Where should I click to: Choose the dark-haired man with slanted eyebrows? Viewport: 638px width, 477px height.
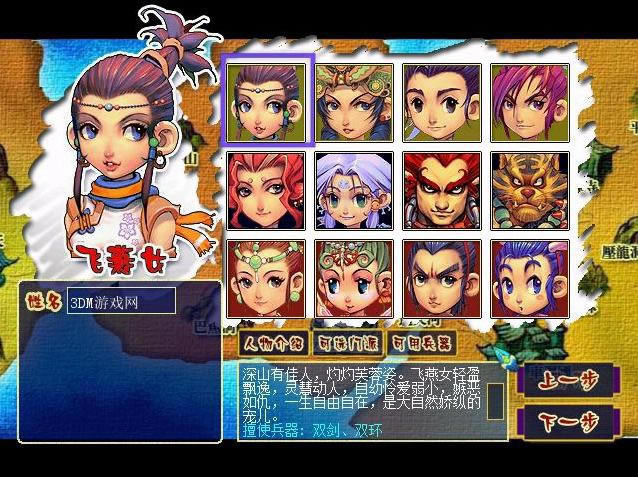pyautogui.click(x=442, y=278)
